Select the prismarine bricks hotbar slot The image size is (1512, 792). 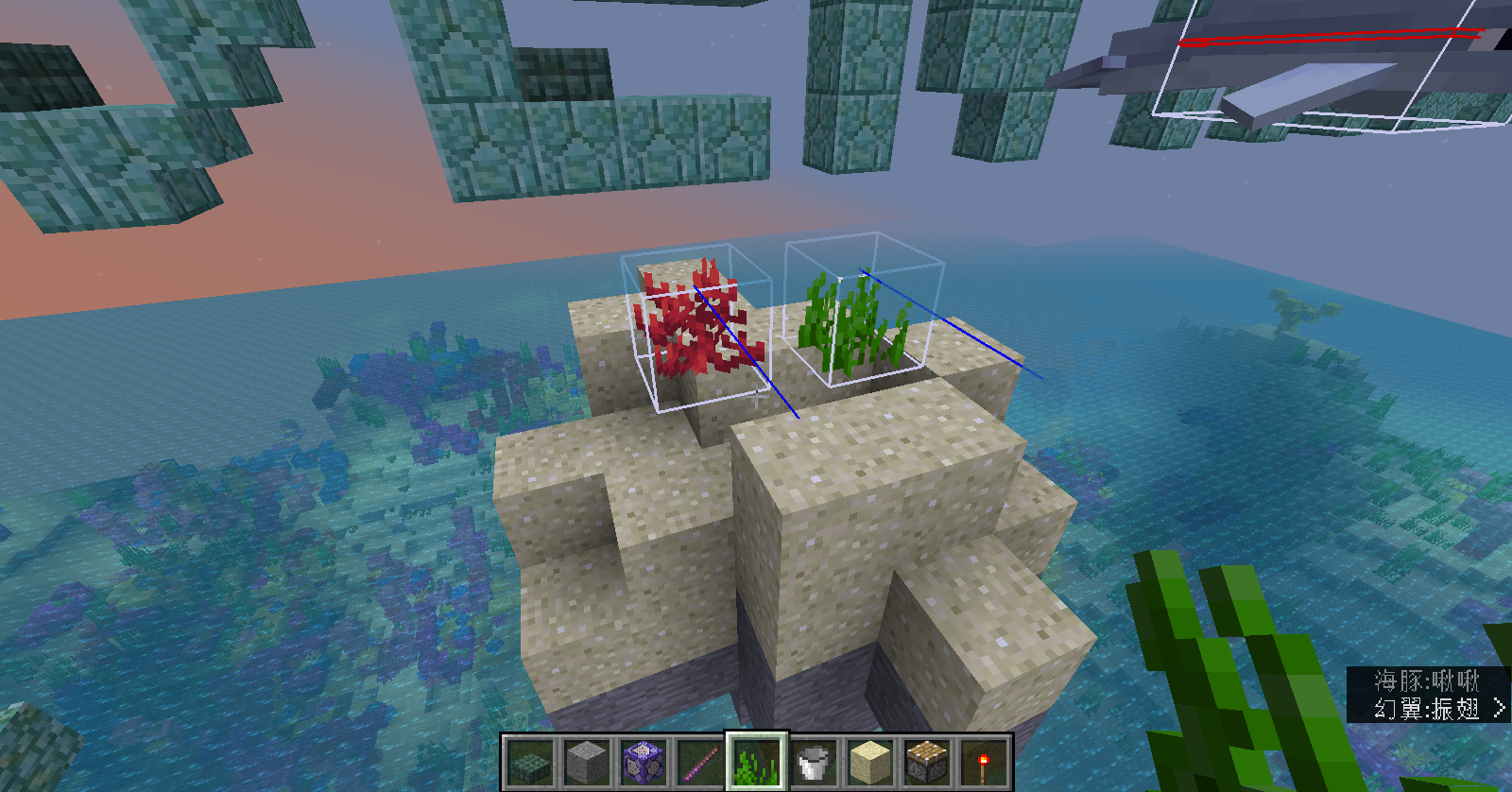click(x=528, y=762)
